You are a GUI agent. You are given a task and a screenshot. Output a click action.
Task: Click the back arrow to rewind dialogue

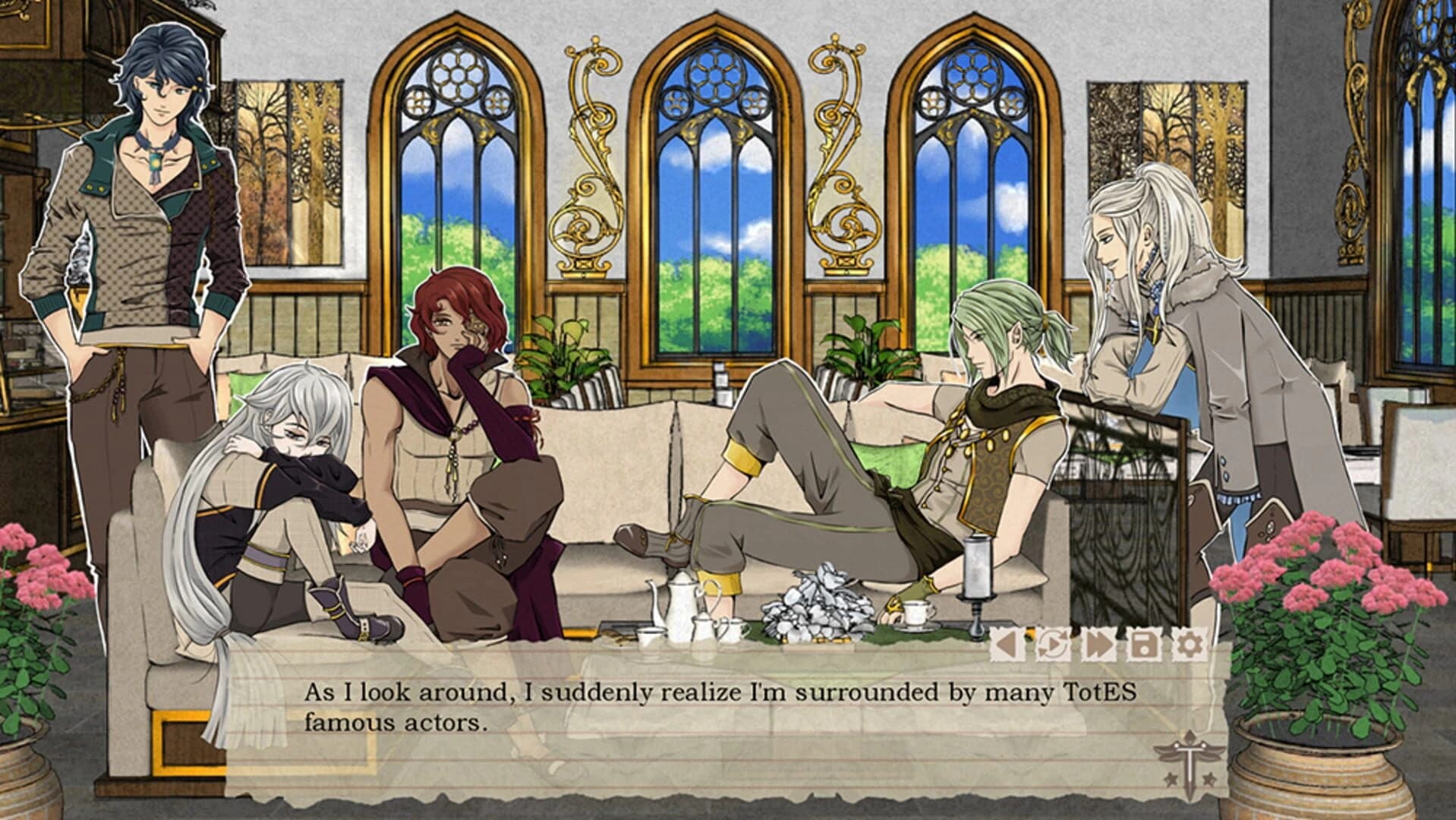point(1006,644)
